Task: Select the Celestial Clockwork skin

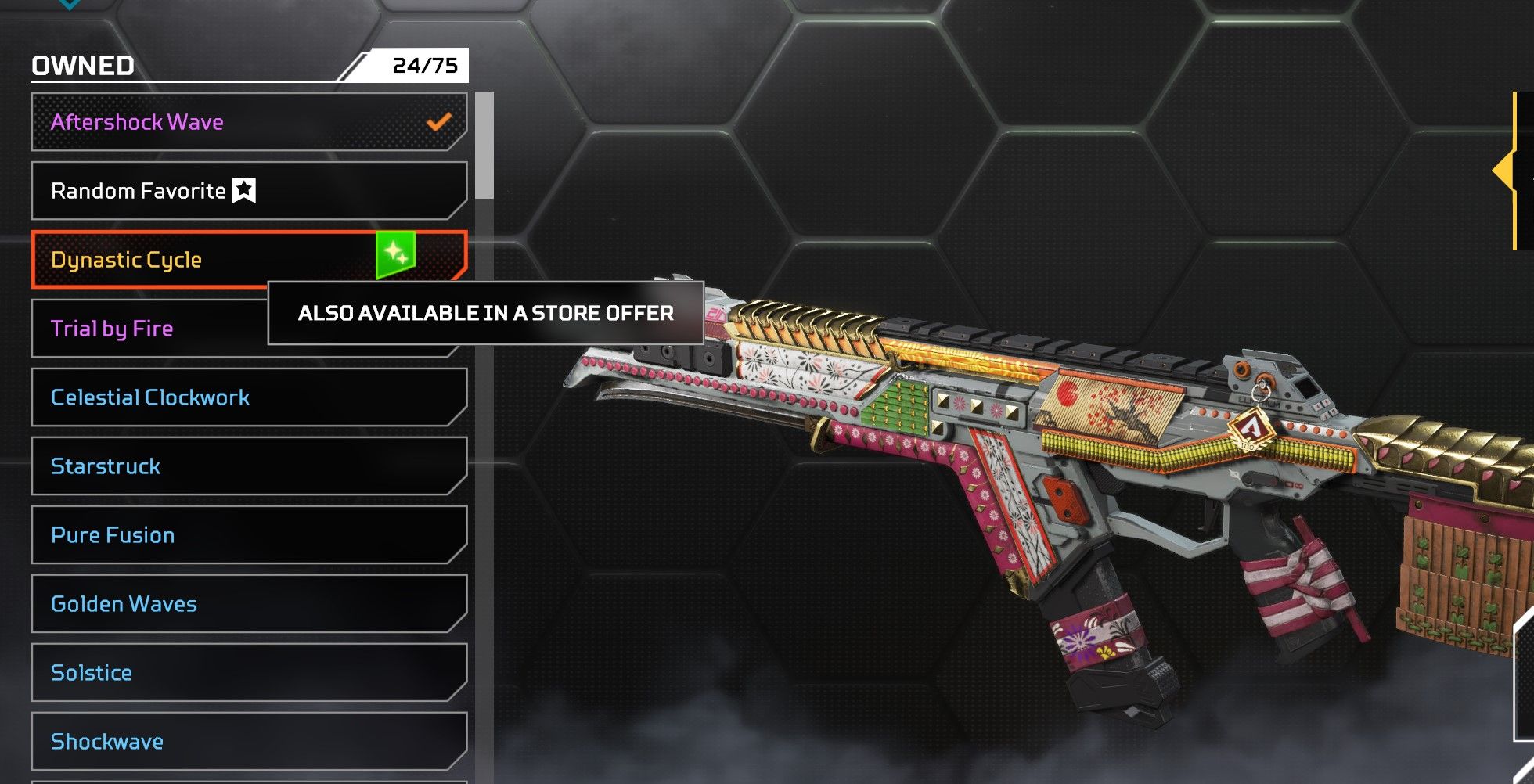Action: 235,397
